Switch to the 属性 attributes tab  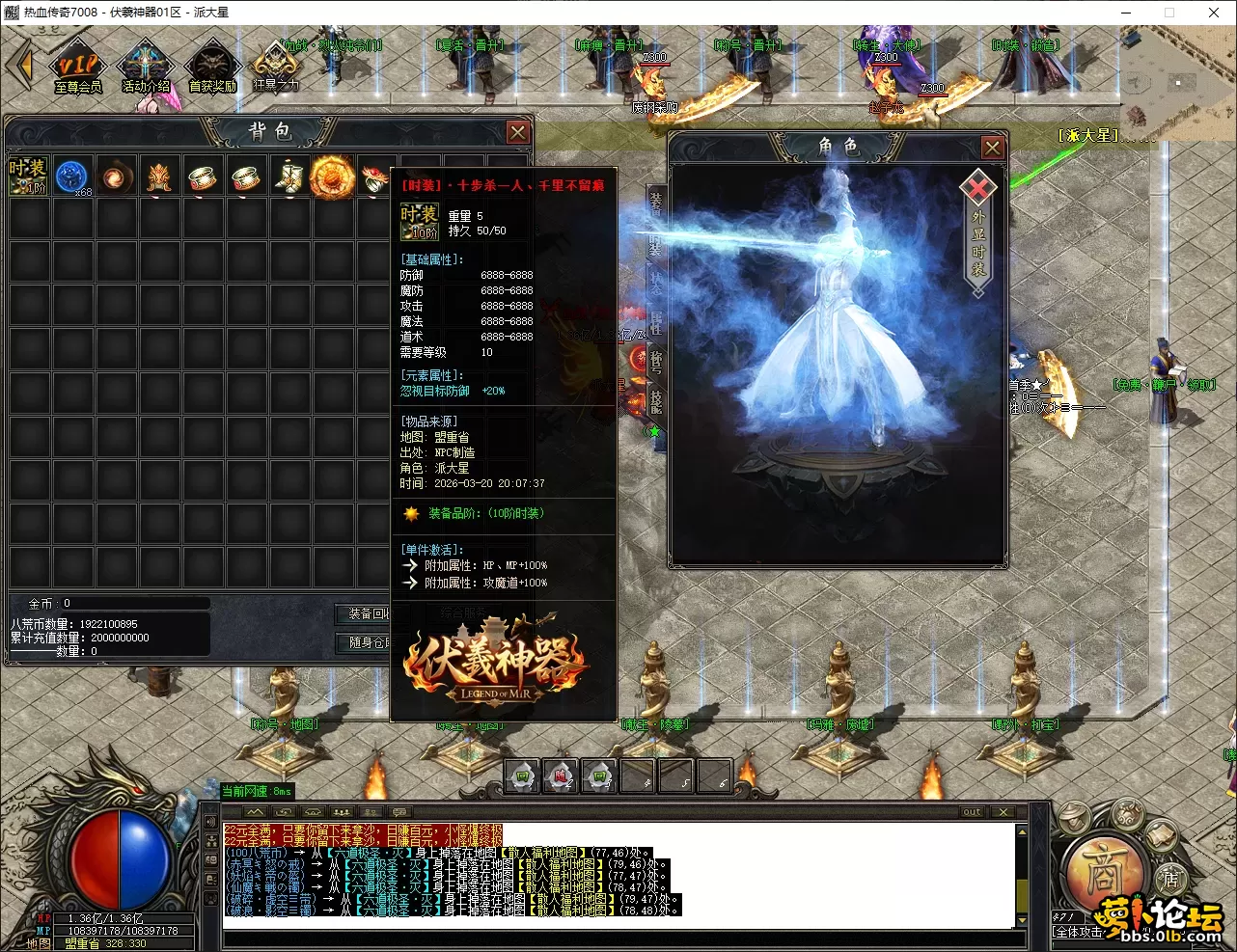click(656, 321)
